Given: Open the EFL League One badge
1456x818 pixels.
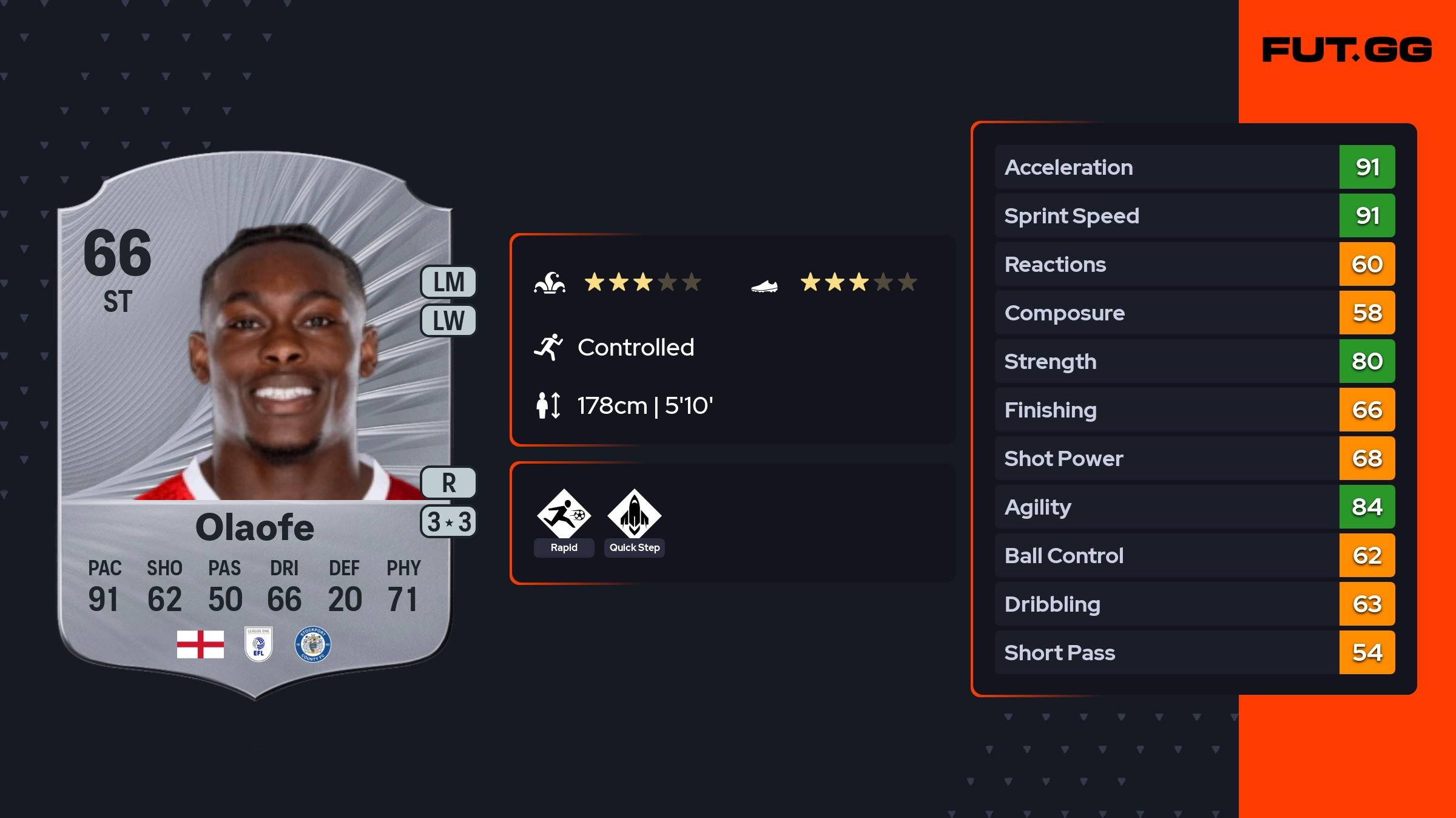Looking at the screenshot, I should click(258, 644).
